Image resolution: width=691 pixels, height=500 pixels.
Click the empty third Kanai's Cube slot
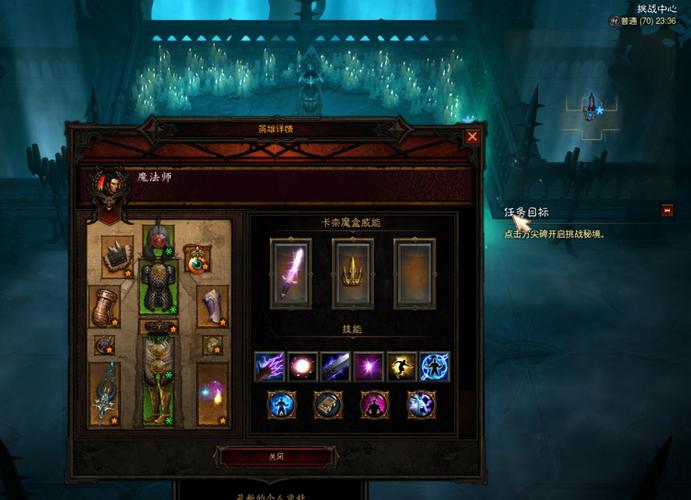pyautogui.click(x=414, y=273)
